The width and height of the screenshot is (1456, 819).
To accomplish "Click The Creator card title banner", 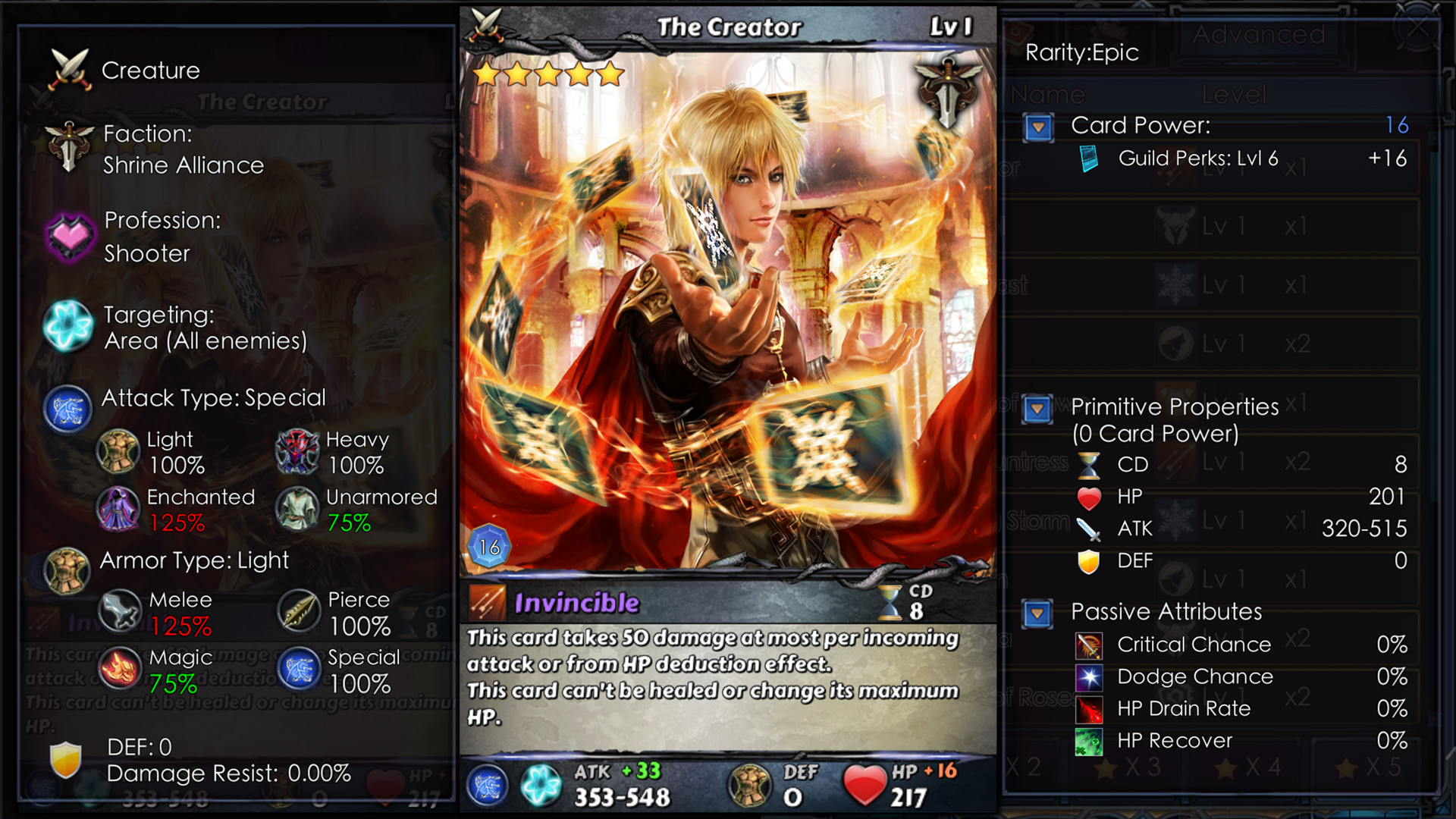I will (x=730, y=26).
